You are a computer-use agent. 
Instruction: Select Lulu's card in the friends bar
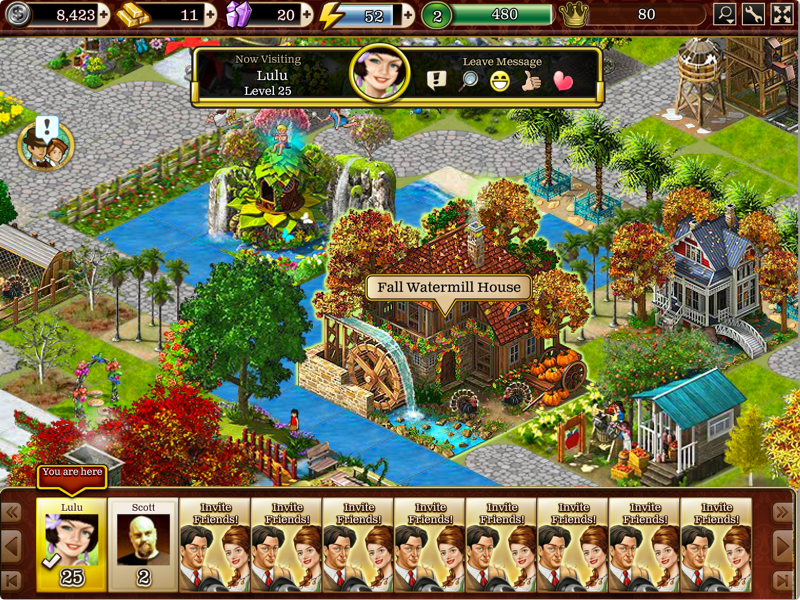click(x=72, y=545)
